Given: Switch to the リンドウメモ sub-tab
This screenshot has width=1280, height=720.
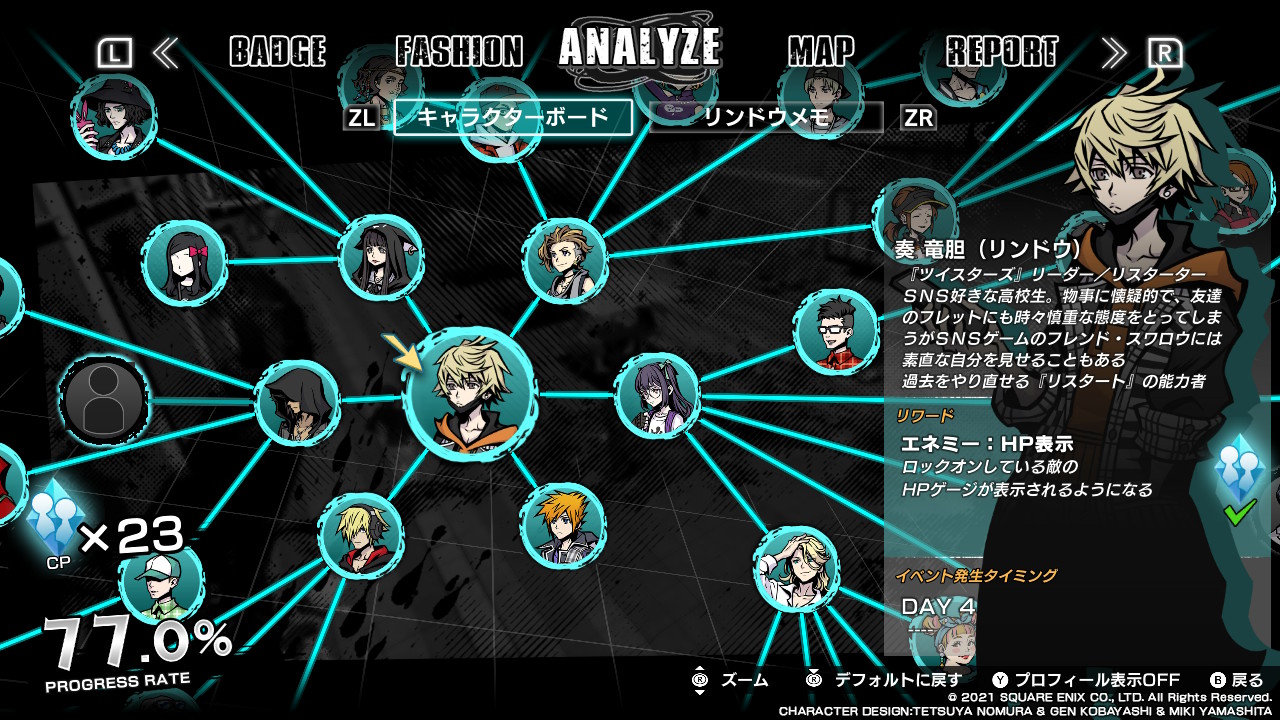Looking at the screenshot, I should pos(766,117).
